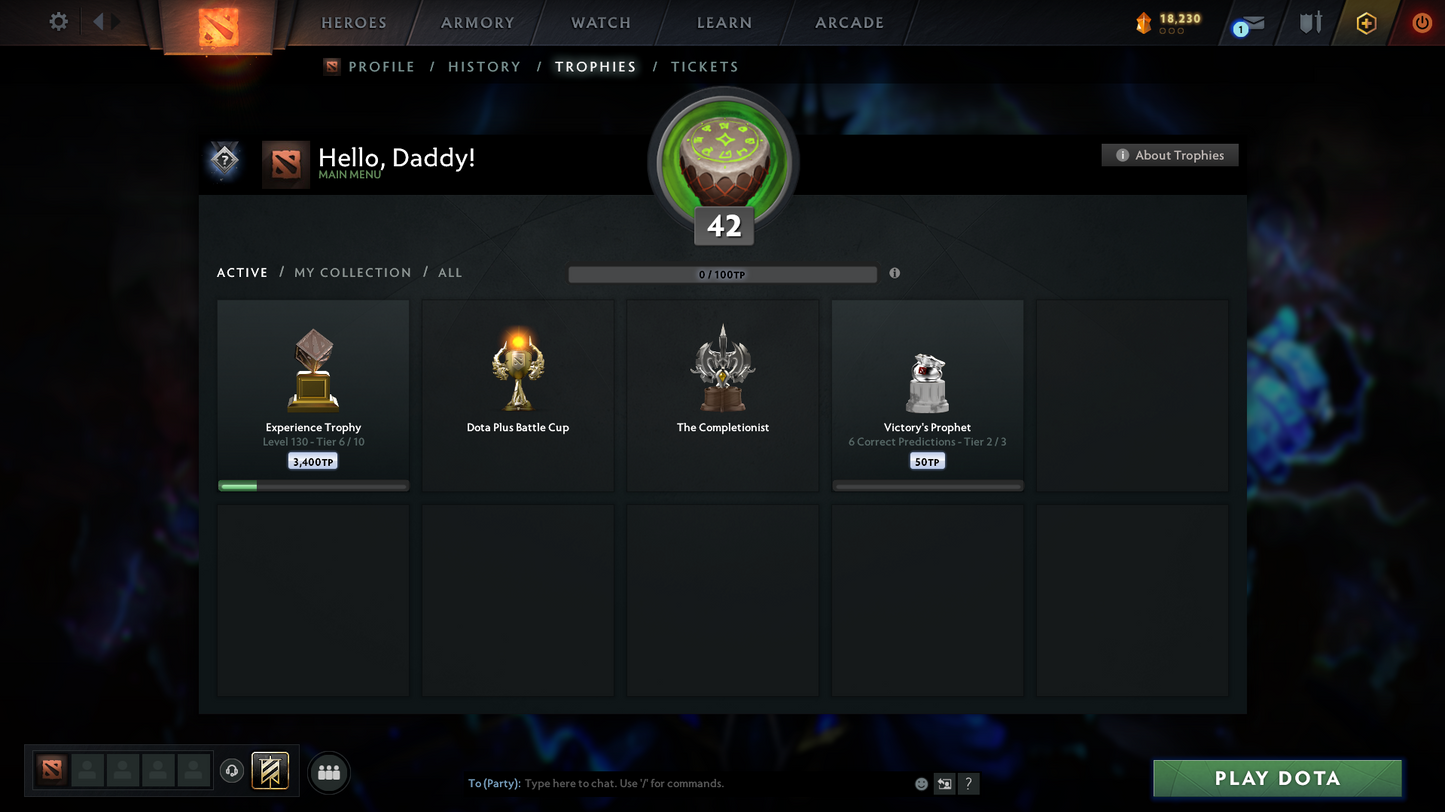
Task: Open the HISTORY tab
Action: pyautogui.click(x=484, y=66)
